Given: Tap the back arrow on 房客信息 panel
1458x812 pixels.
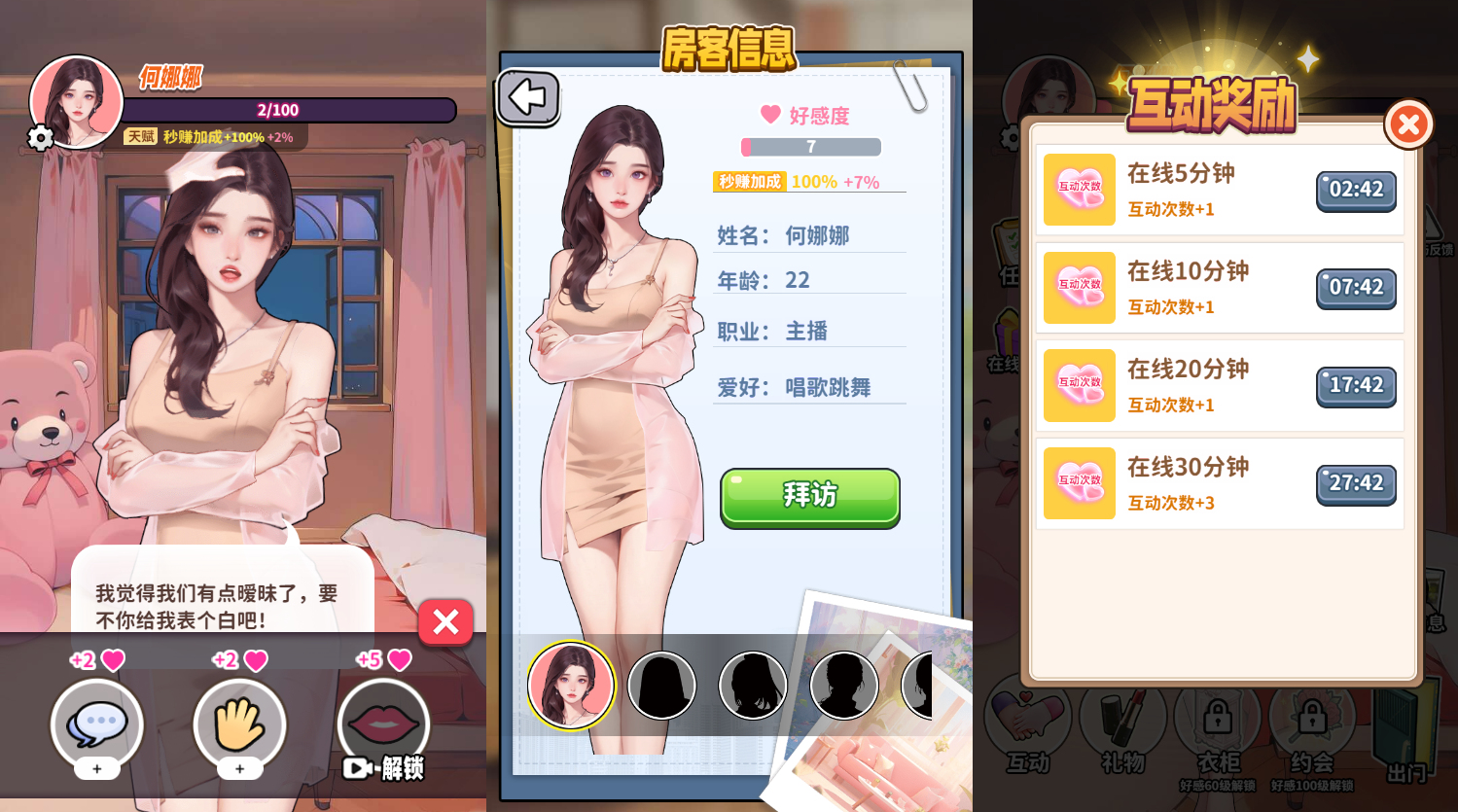Looking at the screenshot, I should point(528,98).
